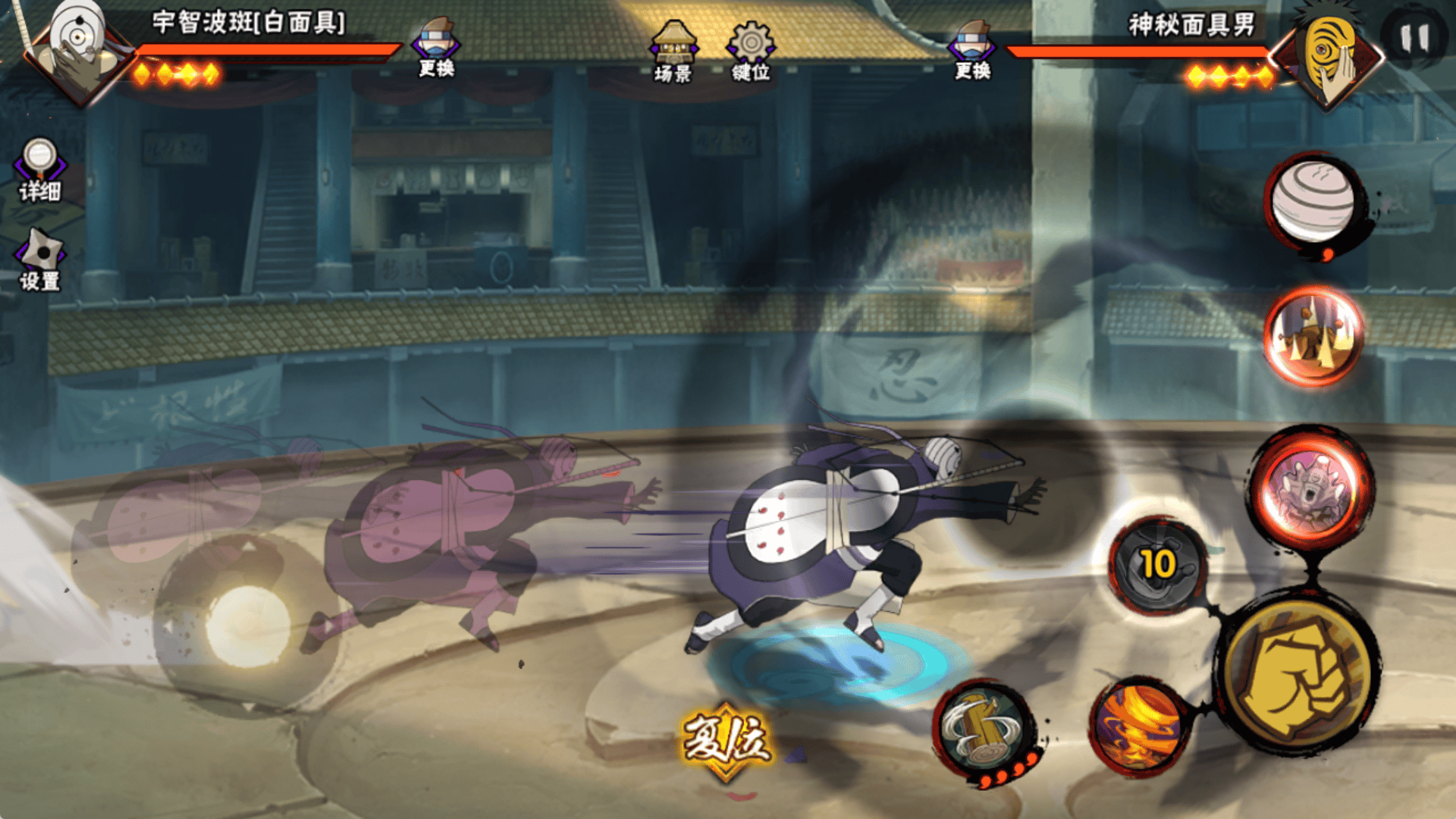Activate the skill showing cooldown 10

click(1158, 565)
